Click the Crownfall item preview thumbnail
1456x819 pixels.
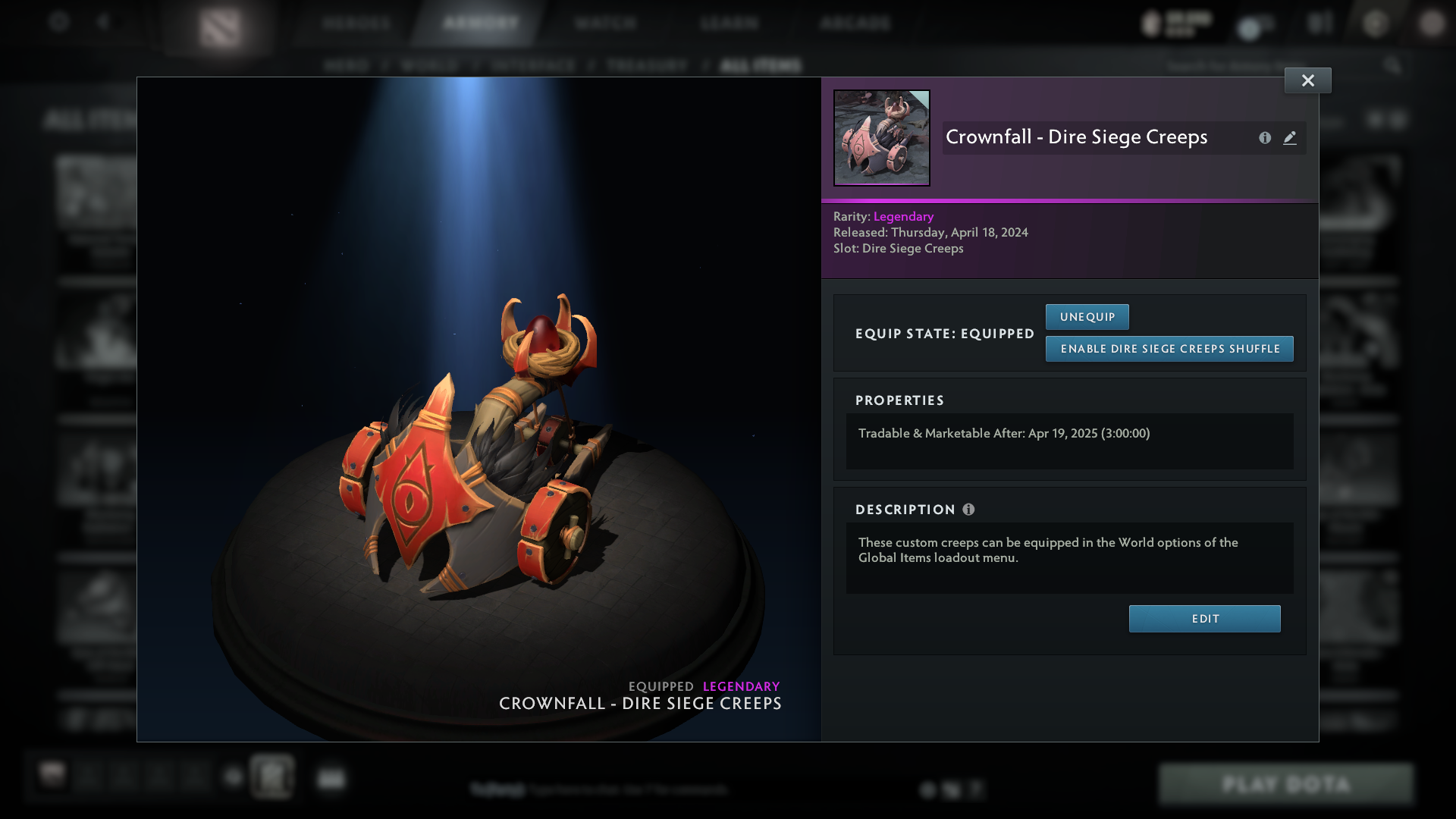click(x=881, y=137)
